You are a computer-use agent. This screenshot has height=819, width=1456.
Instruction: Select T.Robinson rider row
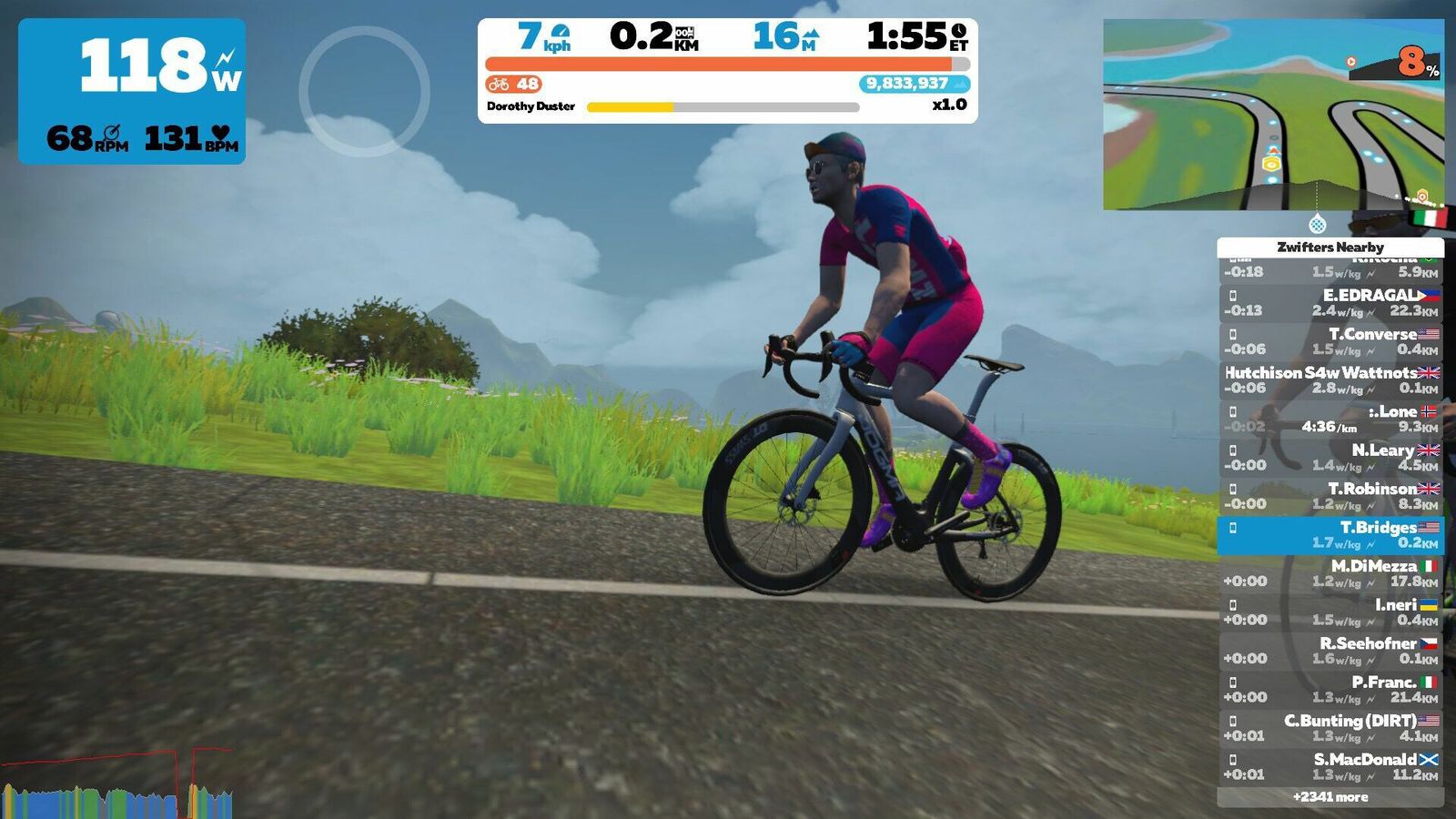[1330, 496]
